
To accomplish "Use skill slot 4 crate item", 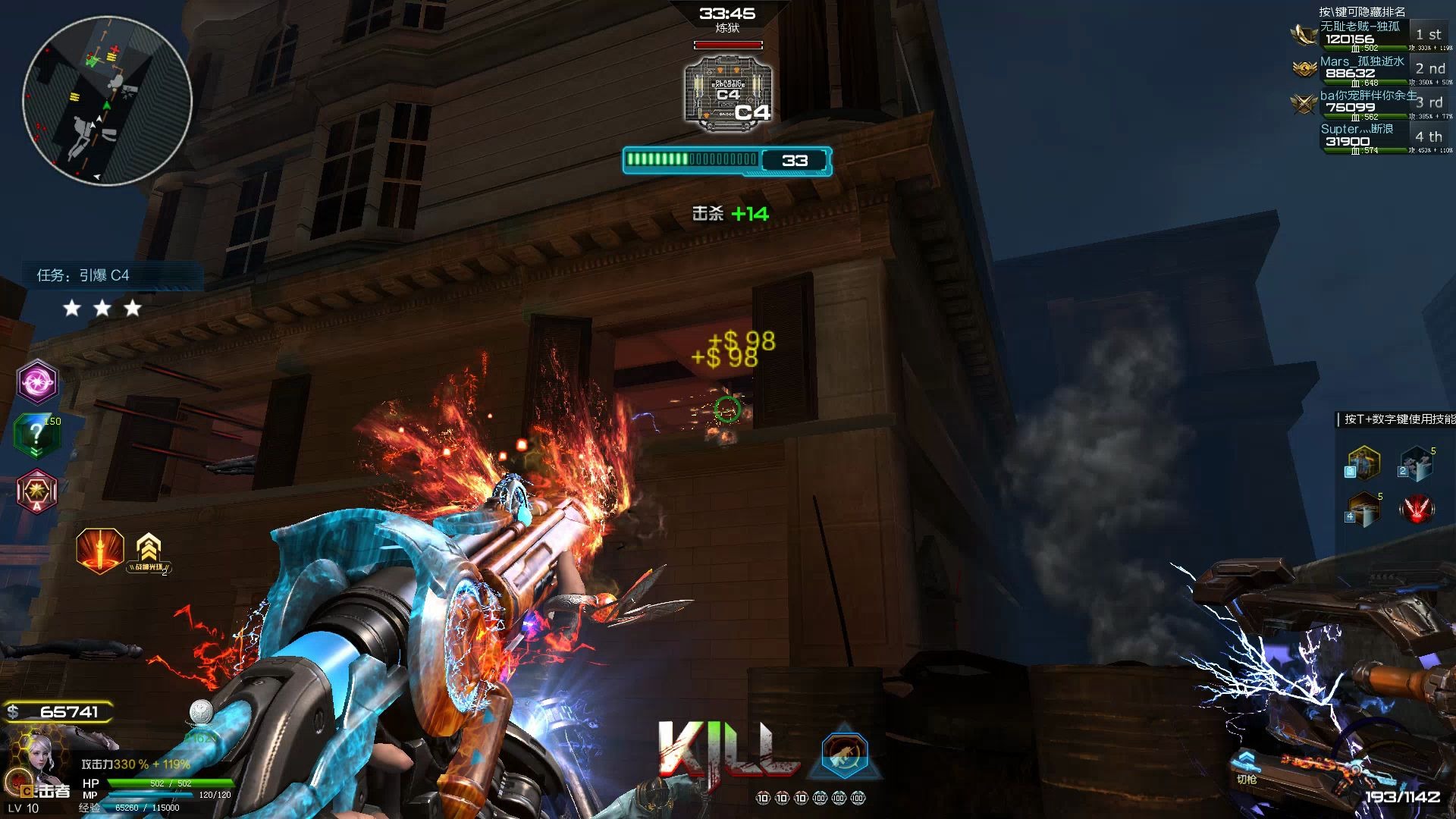I will (x=1363, y=509).
